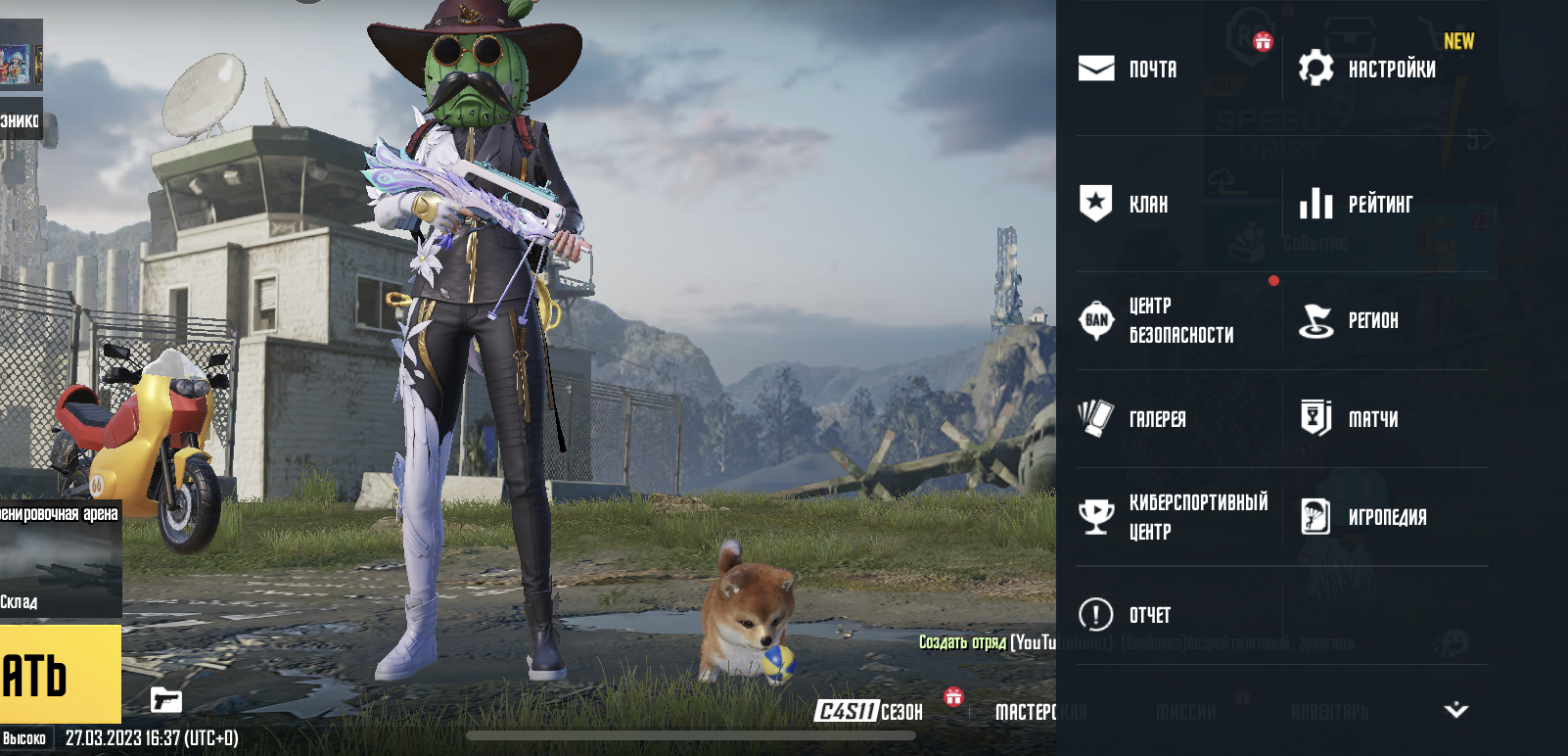The image size is (1568, 756).
Task: Open the Настройки settings menu
Action: 1367,69
